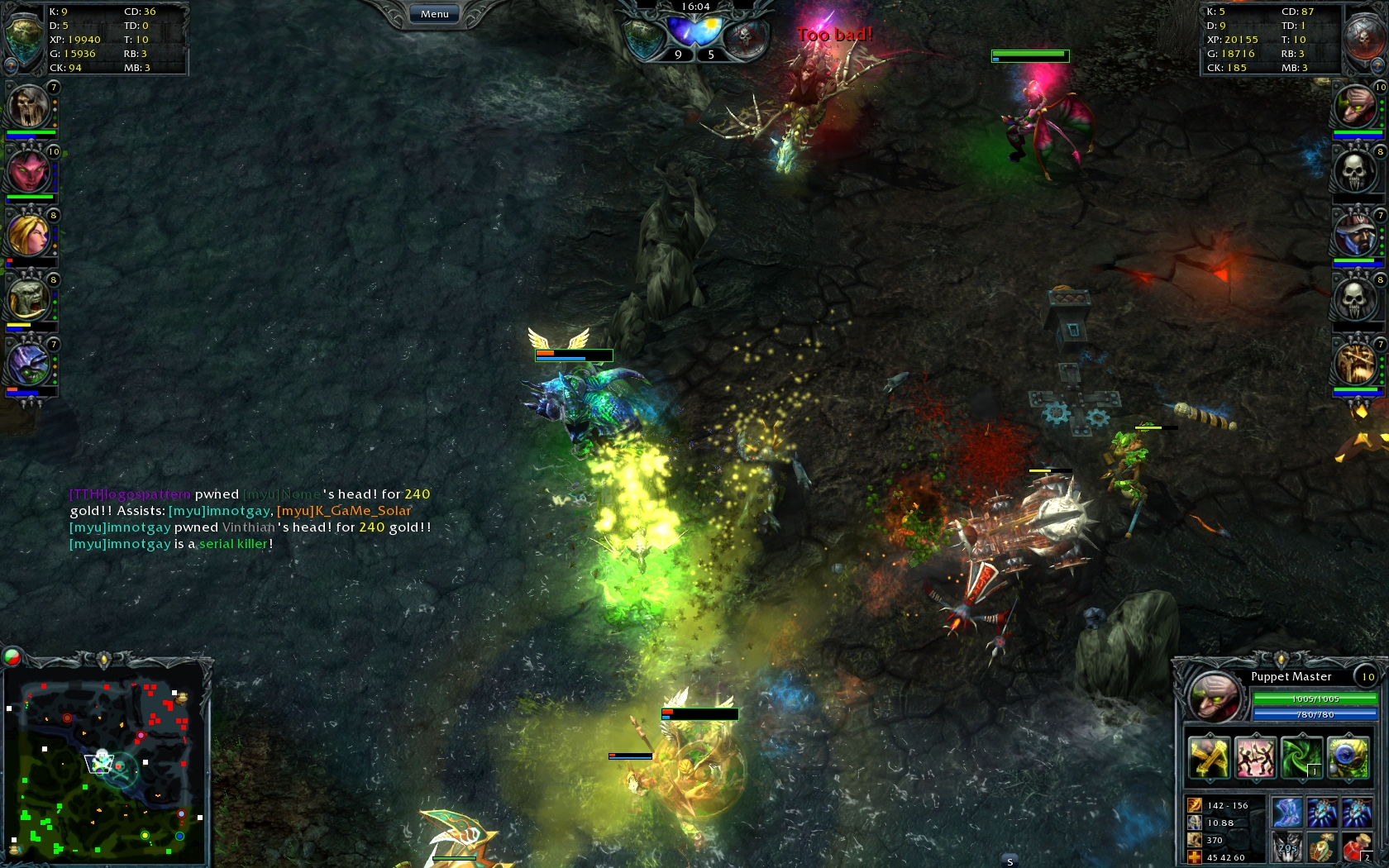
Task: Click Puppet Master's green health bar
Action: (x=1315, y=699)
